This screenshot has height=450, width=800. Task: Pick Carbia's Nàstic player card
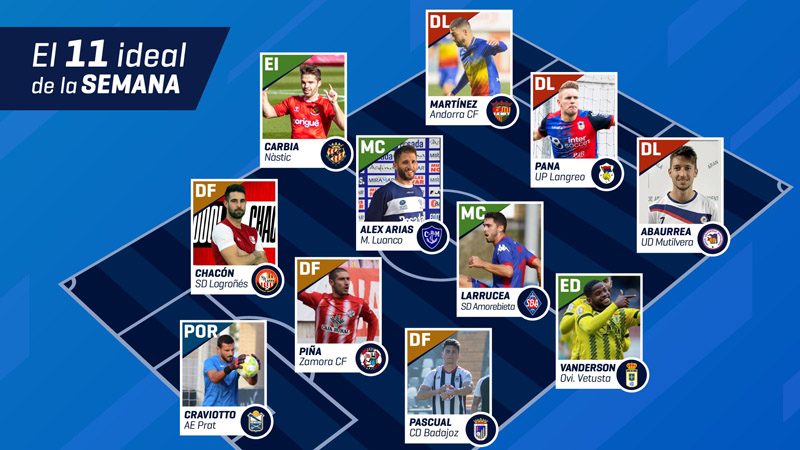pos(303,110)
